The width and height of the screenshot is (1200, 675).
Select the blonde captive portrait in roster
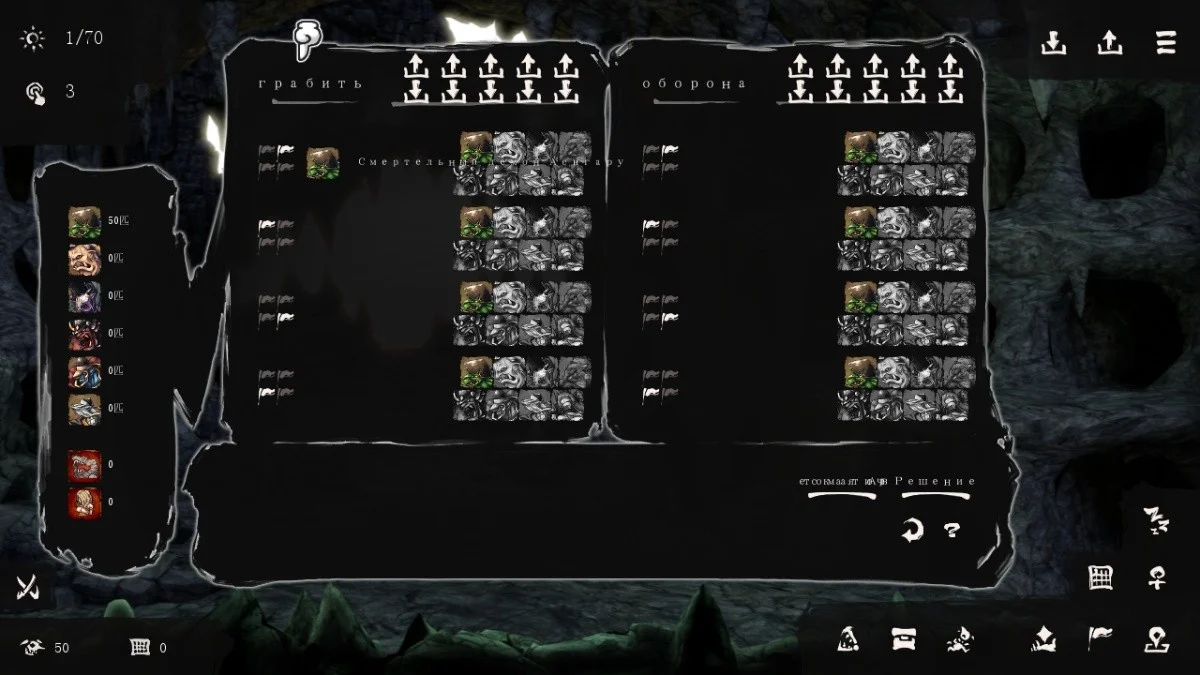click(84, 502)
